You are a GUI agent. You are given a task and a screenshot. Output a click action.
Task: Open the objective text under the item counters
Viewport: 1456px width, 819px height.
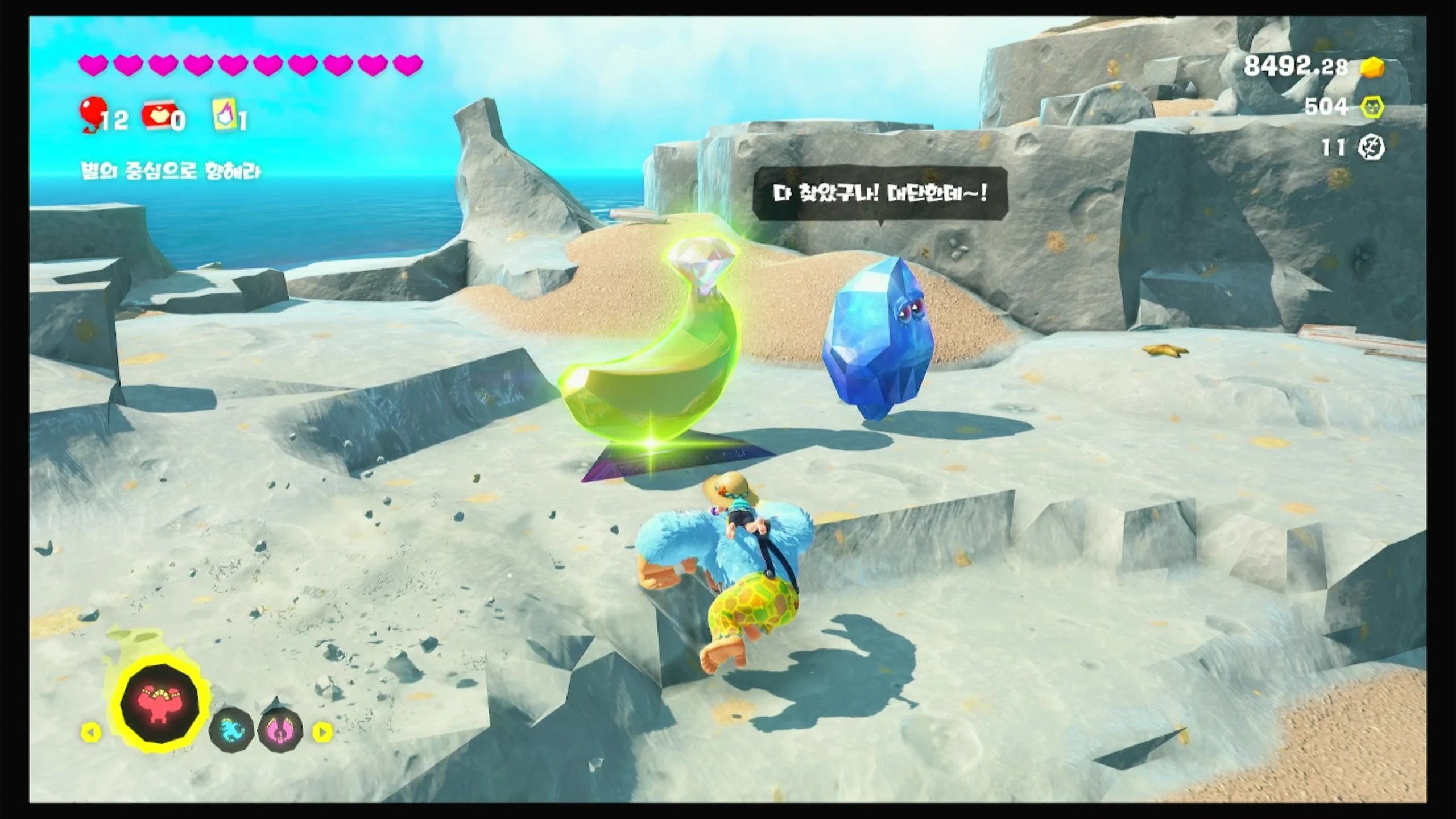(x=171, y=171)
